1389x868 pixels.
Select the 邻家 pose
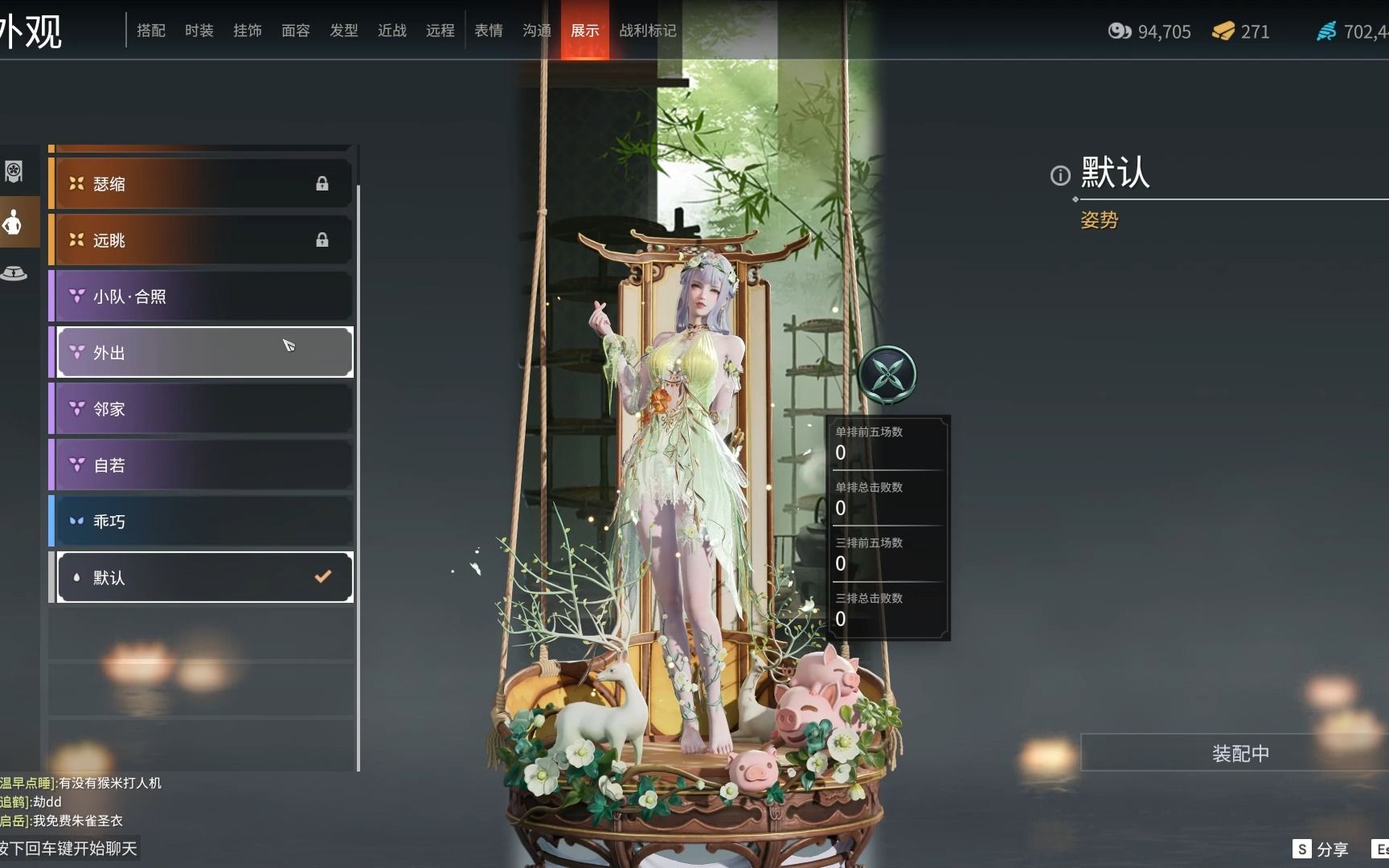pos(201,408)
